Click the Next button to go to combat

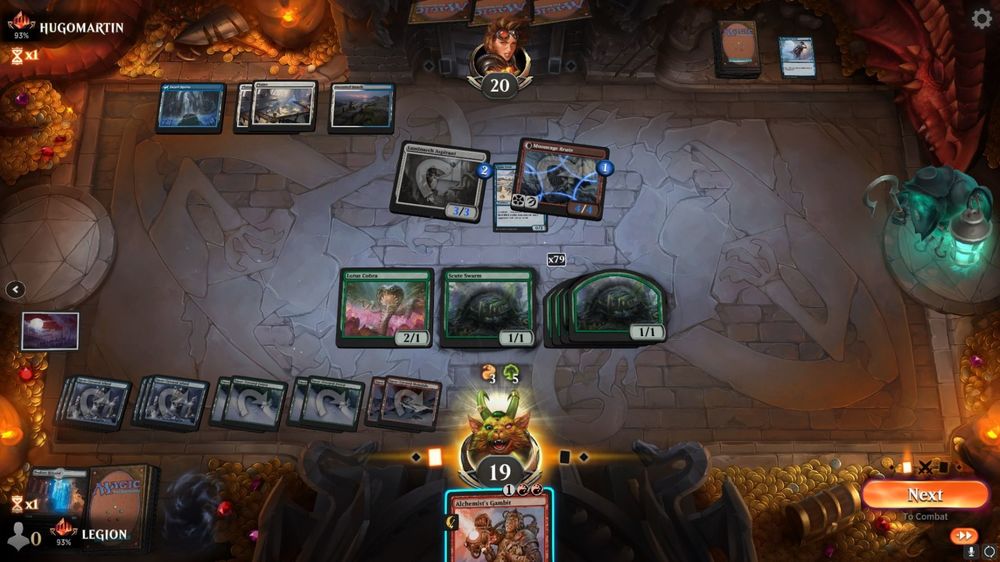pyautogui.click(x=924, y=494)
